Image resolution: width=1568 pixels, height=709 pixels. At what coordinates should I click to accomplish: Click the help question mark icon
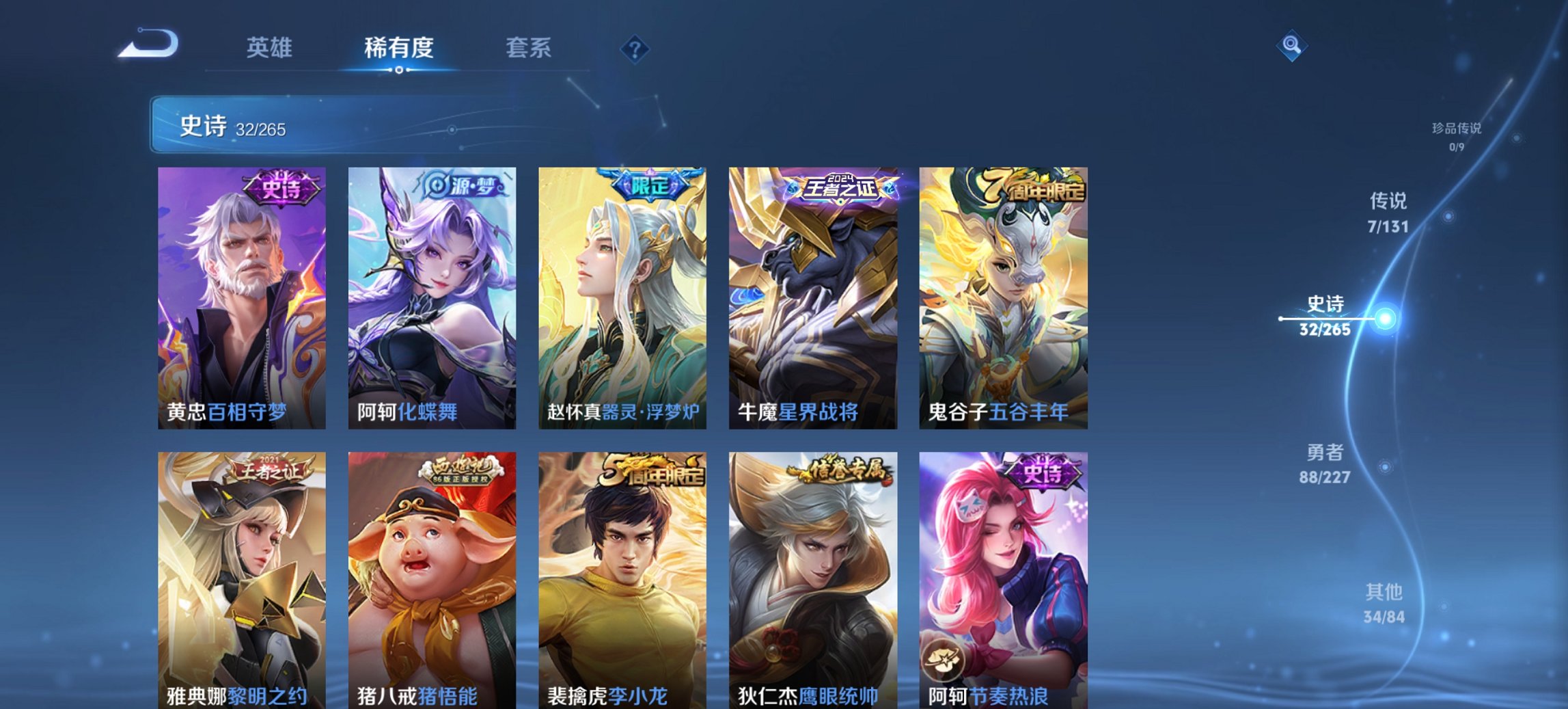click(x=635, y=48)
